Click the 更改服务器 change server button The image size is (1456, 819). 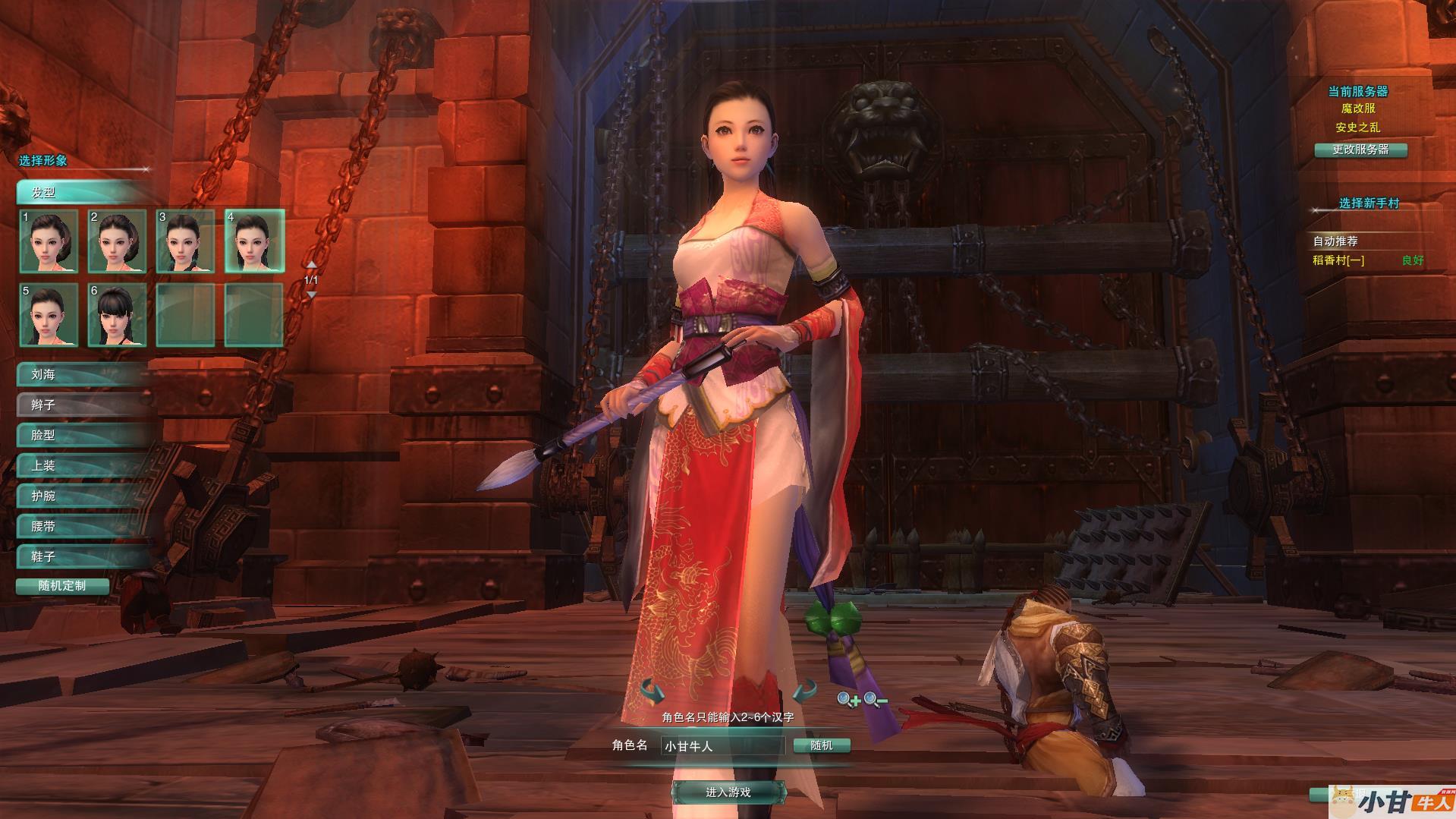(x=1360, y=150)
